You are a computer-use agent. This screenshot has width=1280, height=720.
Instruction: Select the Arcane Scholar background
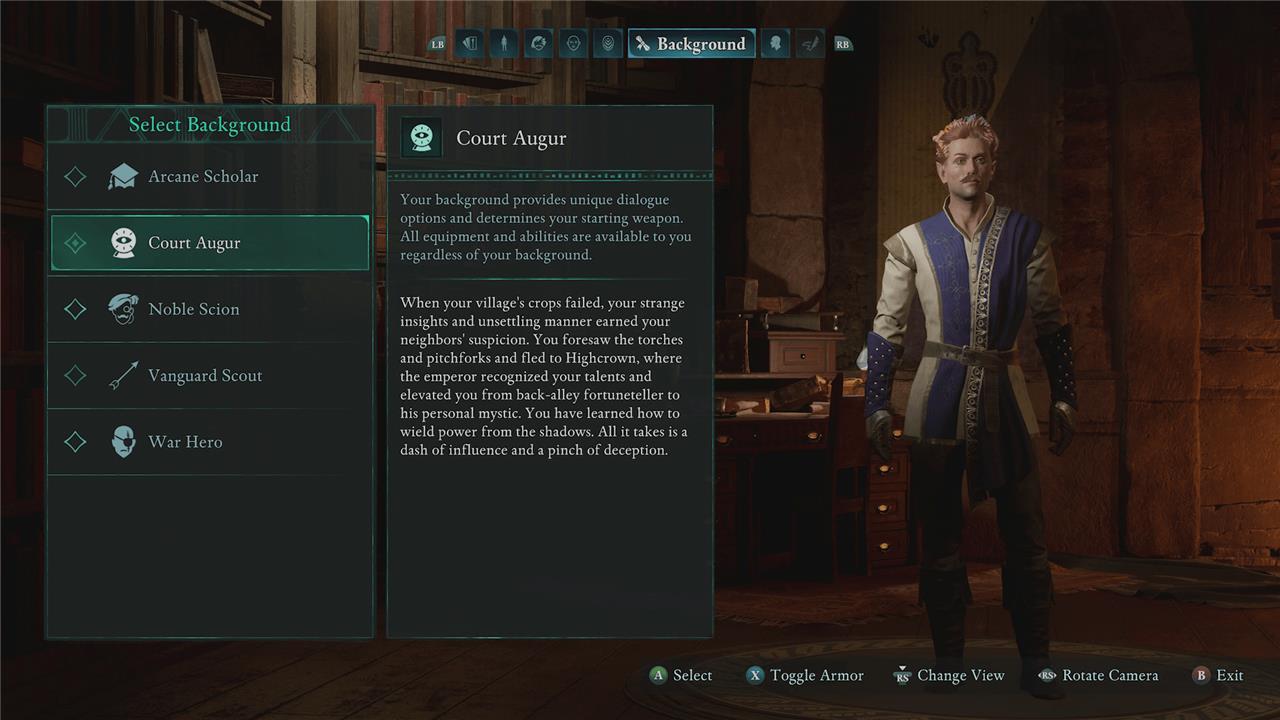point(203,177)
